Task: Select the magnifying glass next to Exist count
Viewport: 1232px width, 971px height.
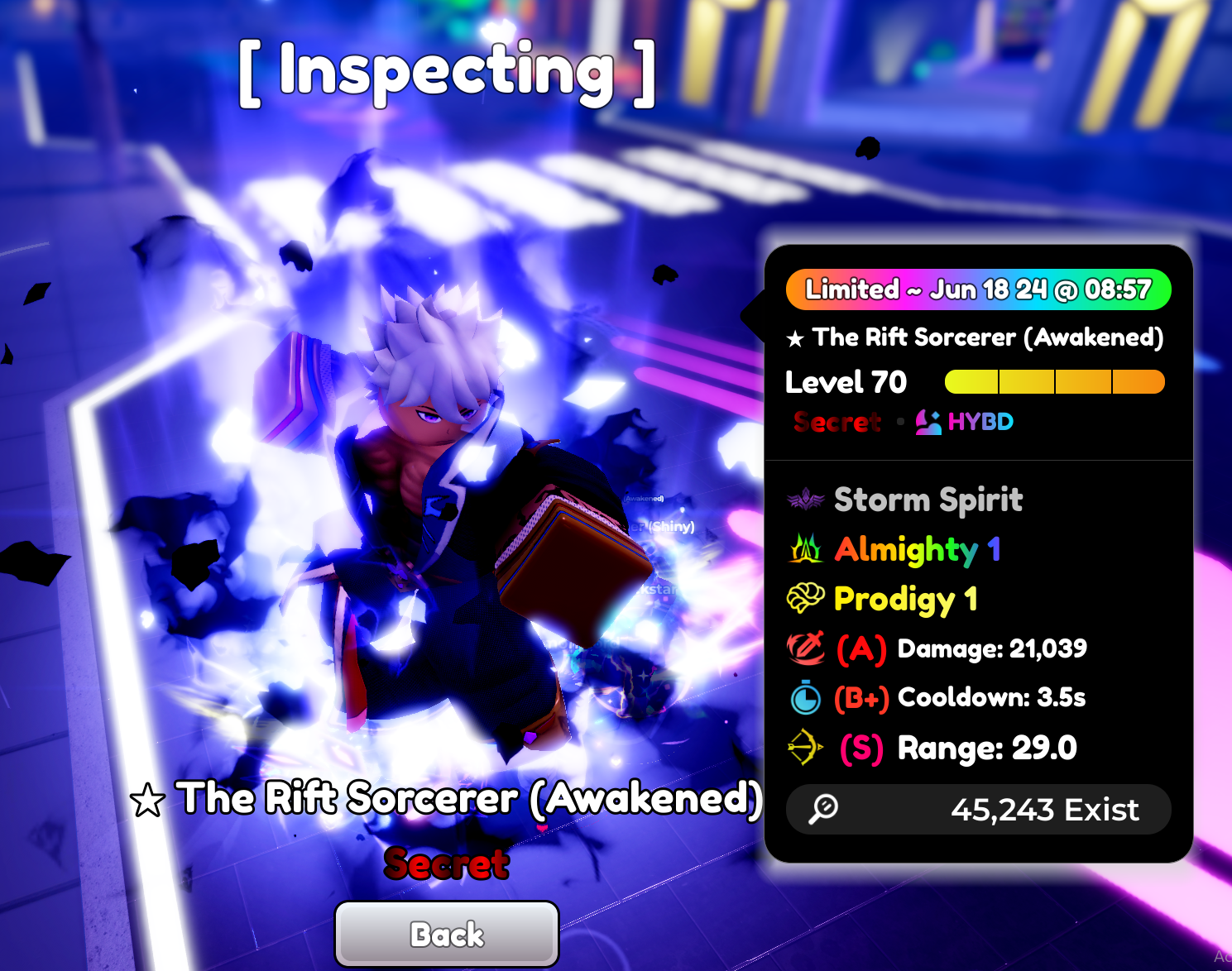Action: [821, 810]
